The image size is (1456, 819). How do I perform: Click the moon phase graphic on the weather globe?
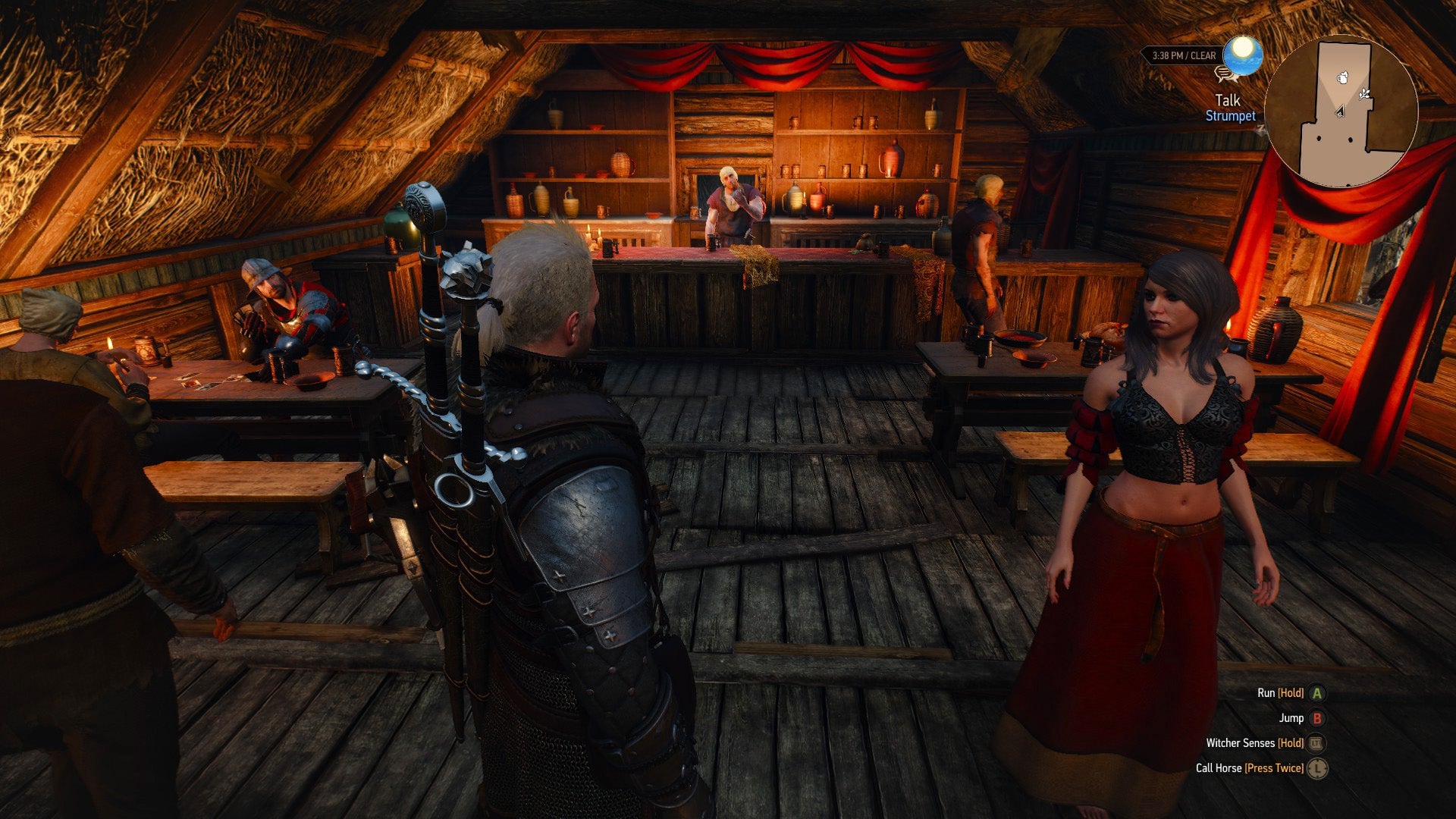pos(1242,47)
